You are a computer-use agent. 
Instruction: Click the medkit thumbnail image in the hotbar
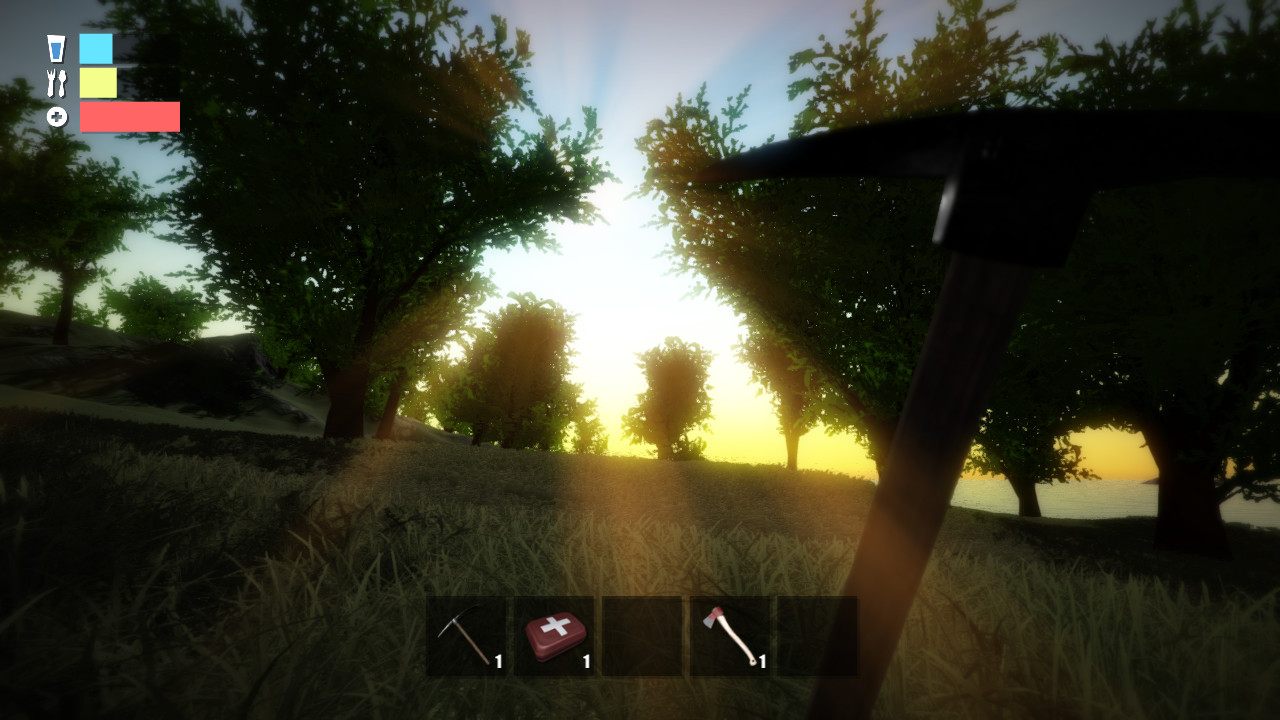point(556,637)
